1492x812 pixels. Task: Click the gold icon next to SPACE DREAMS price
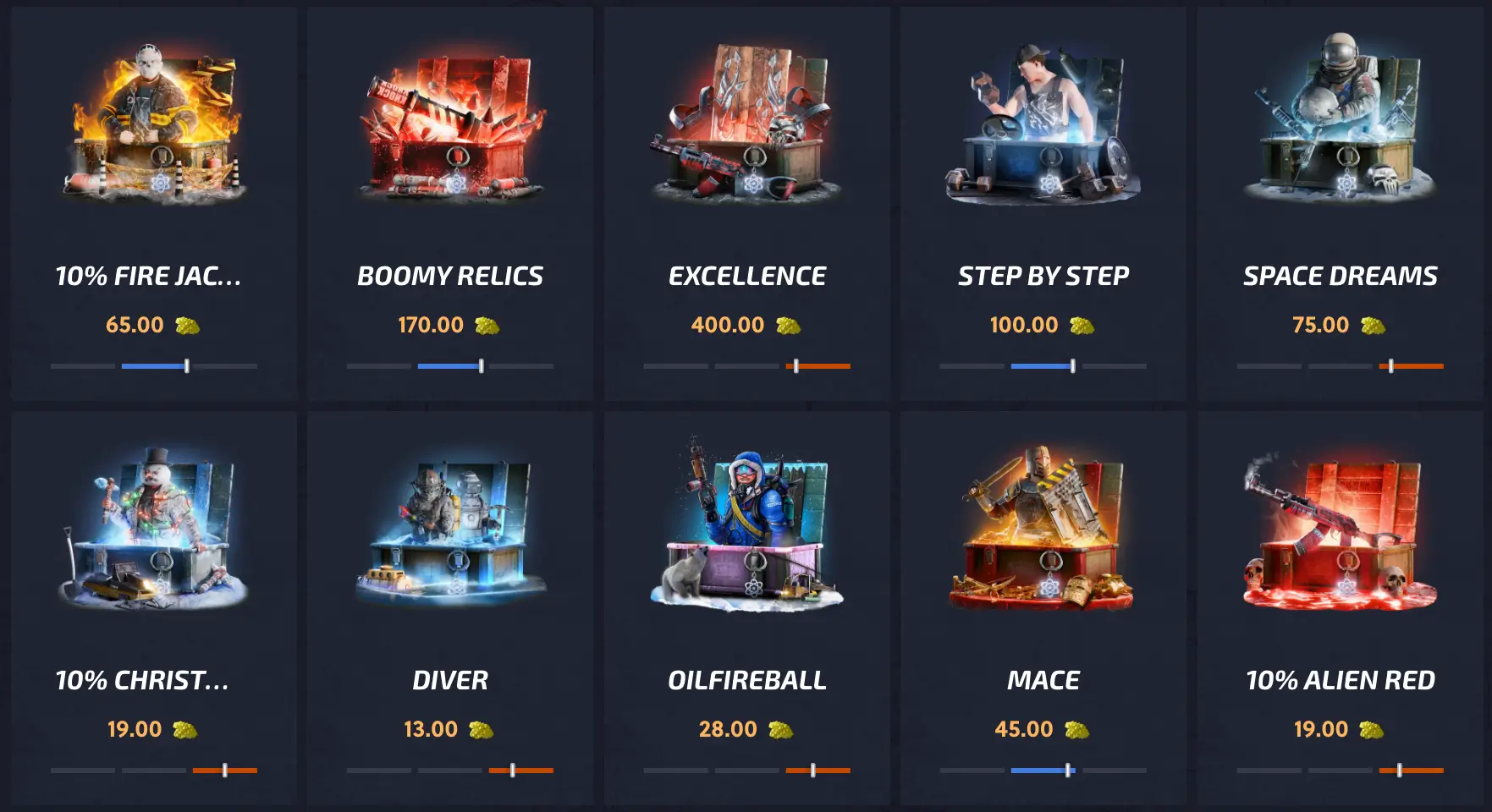point(1375,325)
